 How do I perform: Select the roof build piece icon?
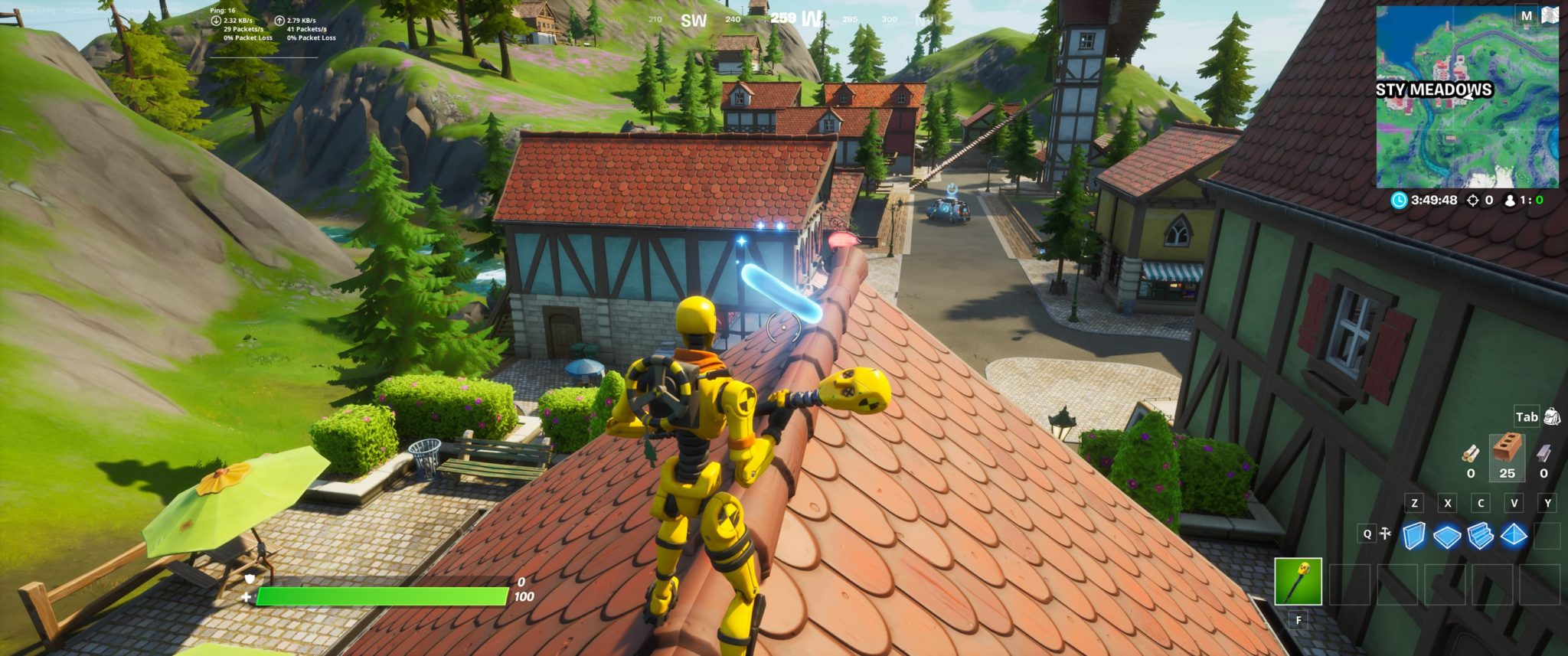(x=1514, y=534)
